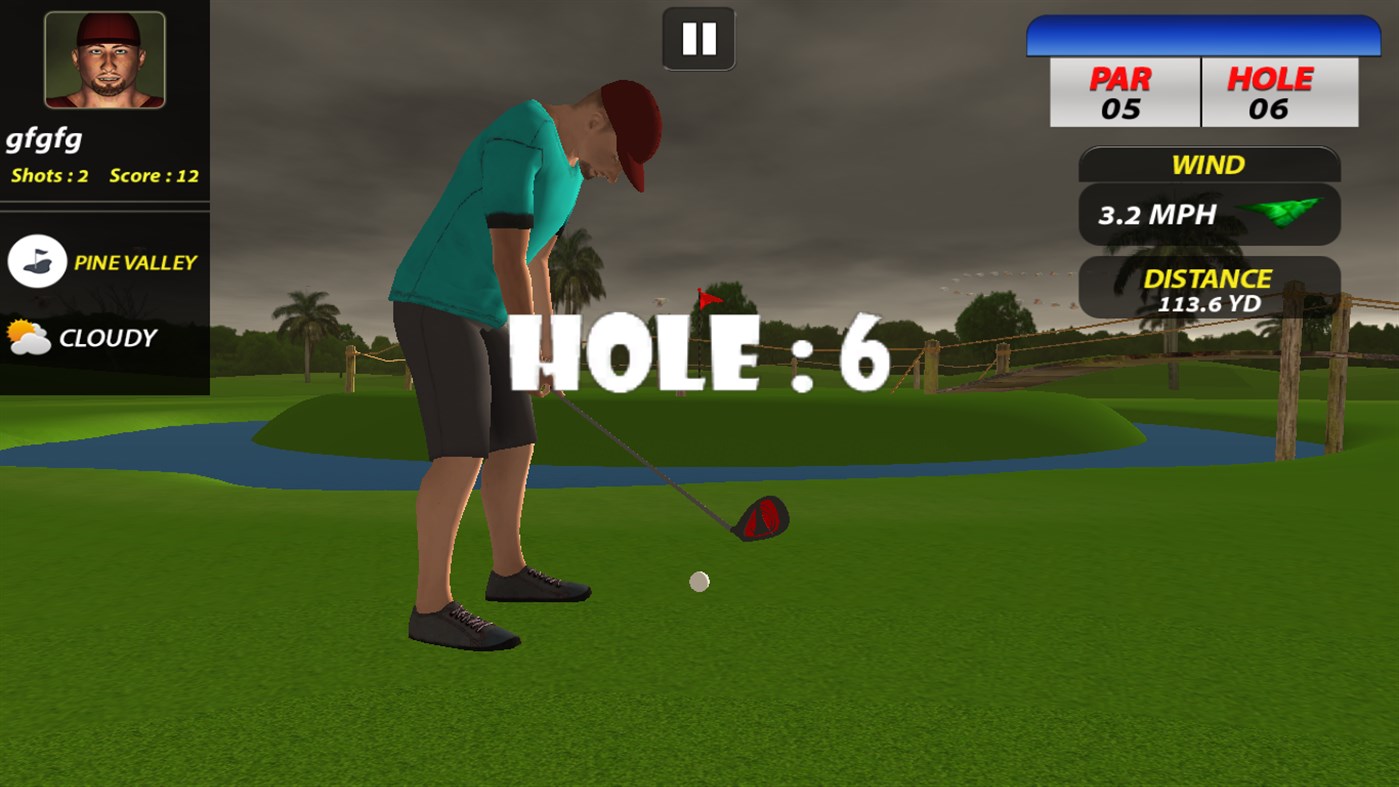Tap the HOLE : 6 banner text
Viewport: 1399px width, 787px height.
[698, 355]
